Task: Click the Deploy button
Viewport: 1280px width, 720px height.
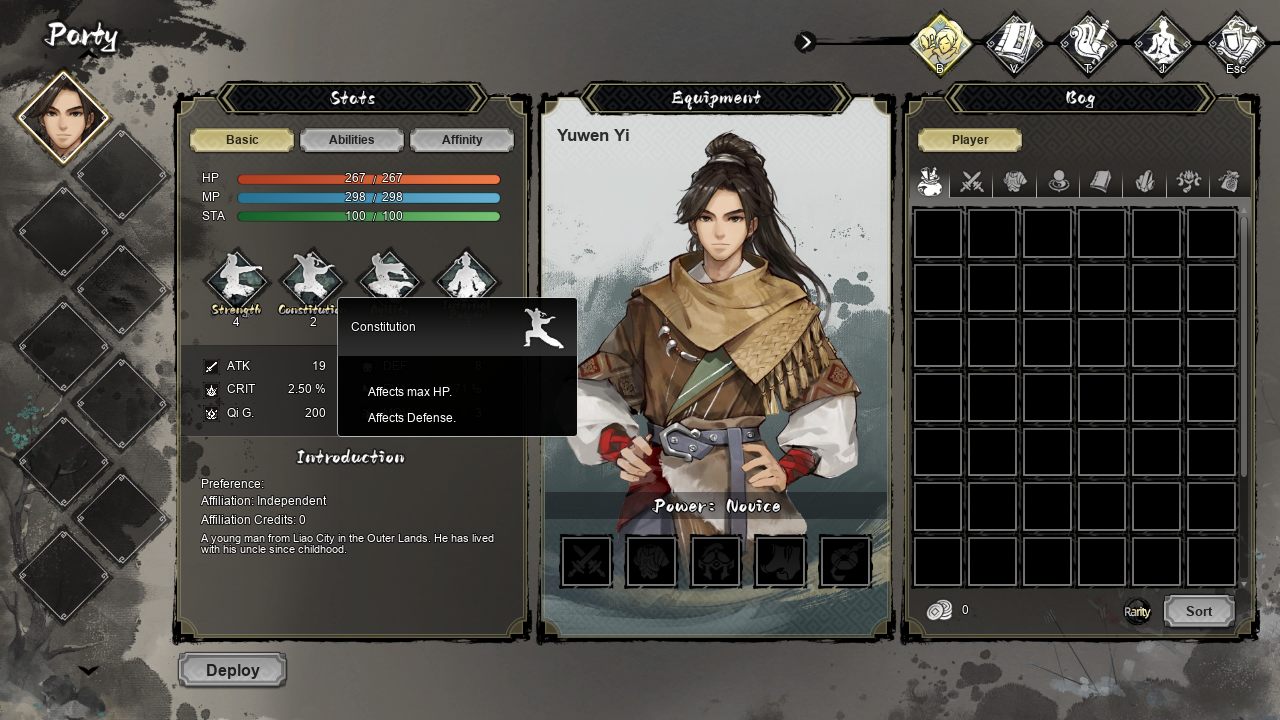Action: click(x=233, y=670)
